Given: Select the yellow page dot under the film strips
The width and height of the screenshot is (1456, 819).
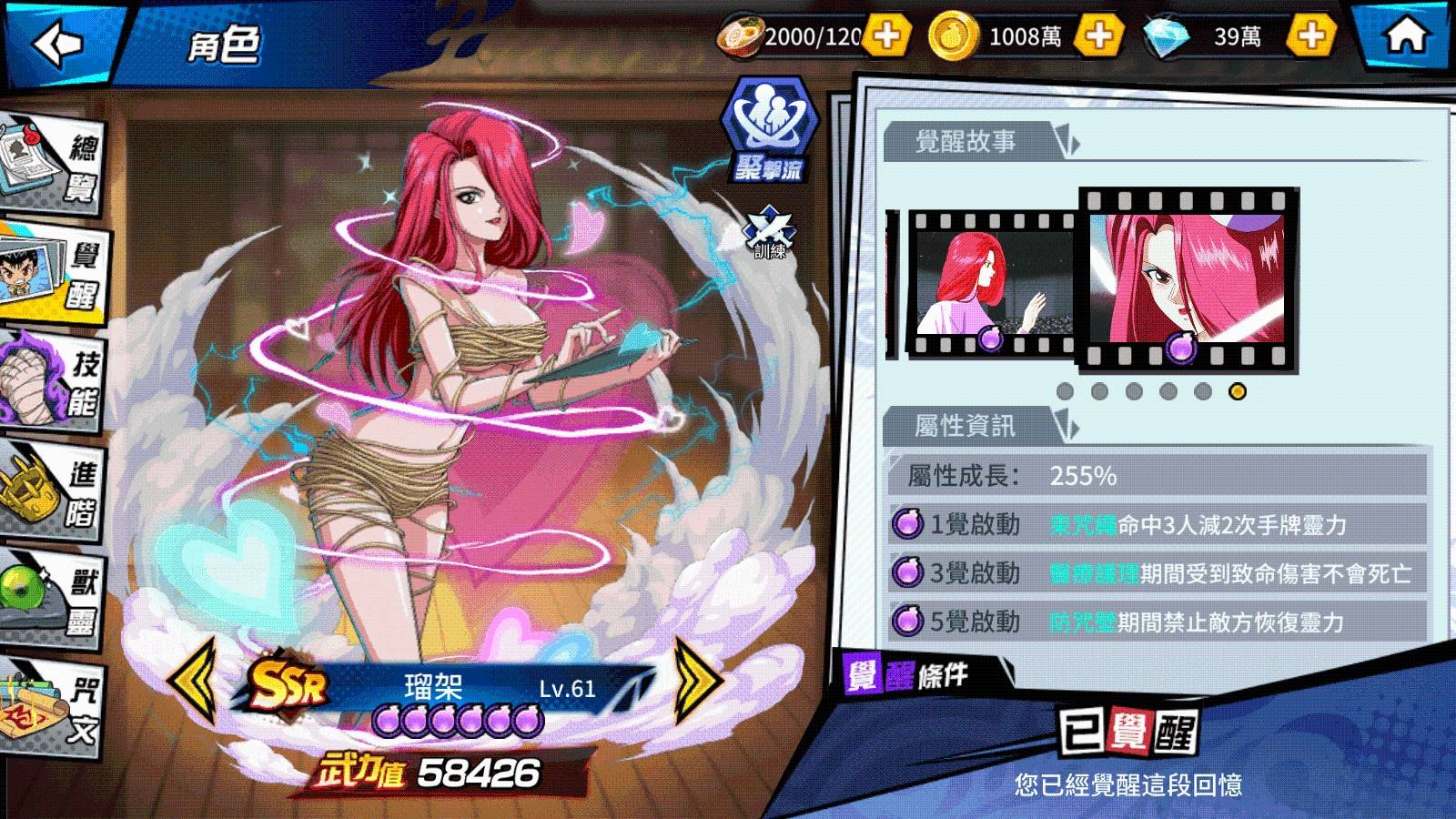Looking at the screenshot, I should point(1236,391).
